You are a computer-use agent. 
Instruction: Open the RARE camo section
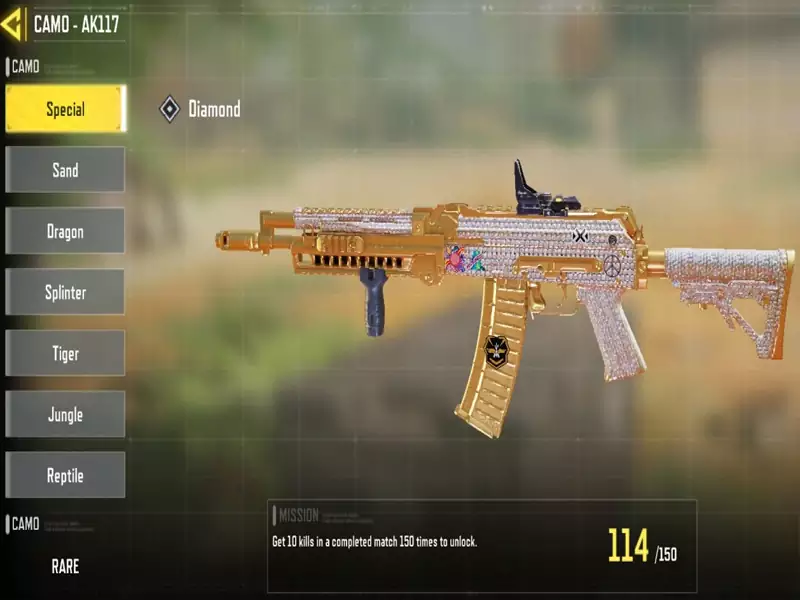tap(65, 566)
